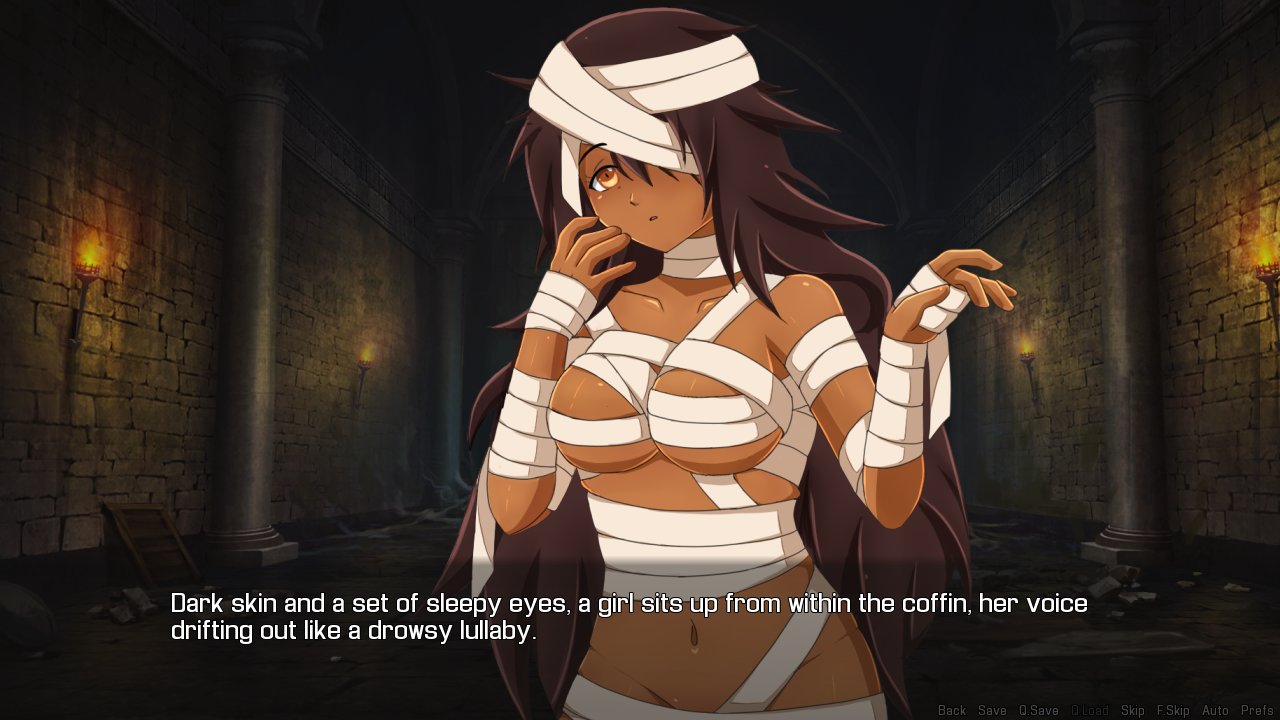Viewport: 1280px width, 720px height.
Task: Open the Prefs preferences menu
Action: tap(1256, 711)
